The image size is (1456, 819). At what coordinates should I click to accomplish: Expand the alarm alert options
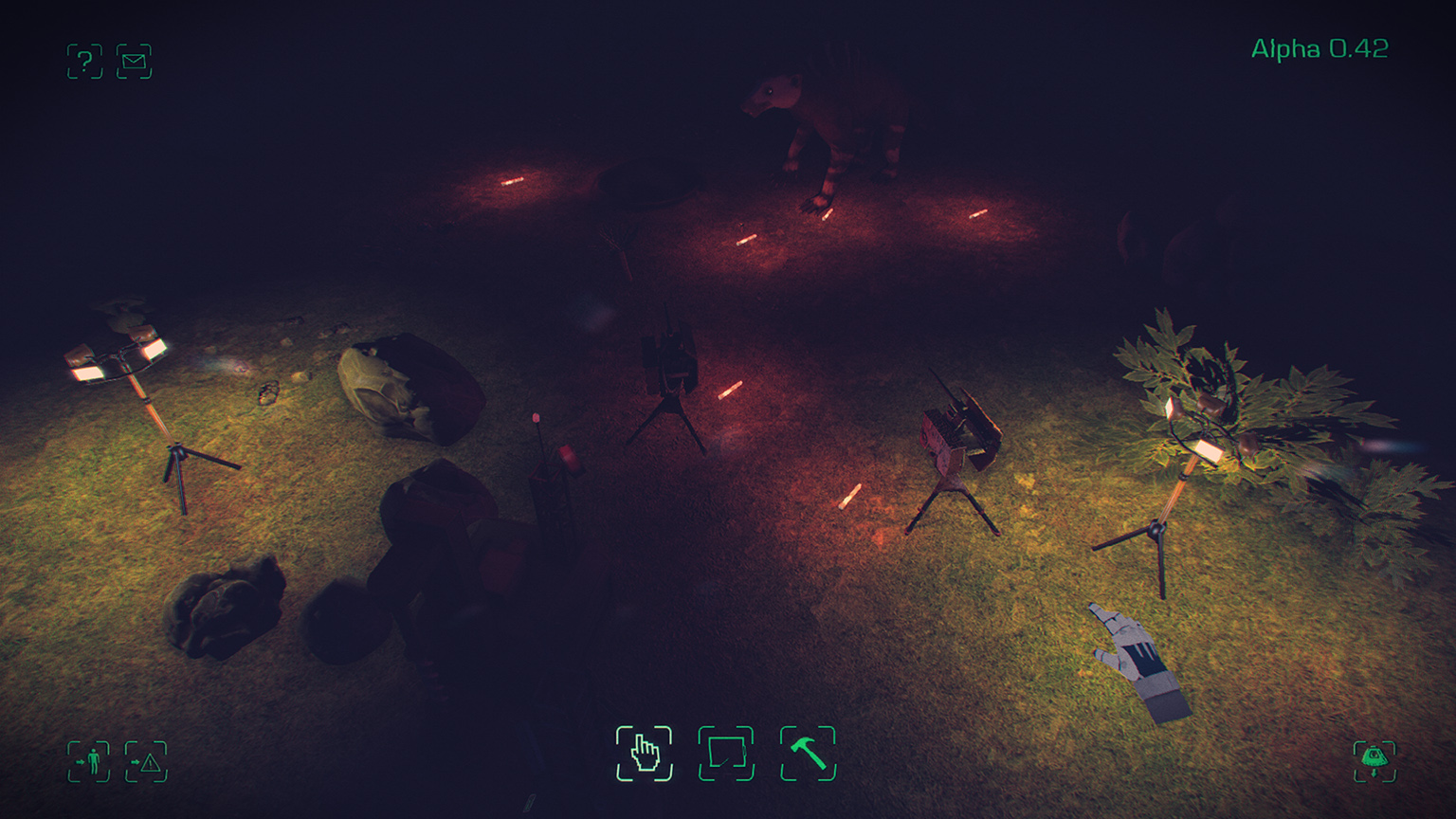tap(147, 760)
